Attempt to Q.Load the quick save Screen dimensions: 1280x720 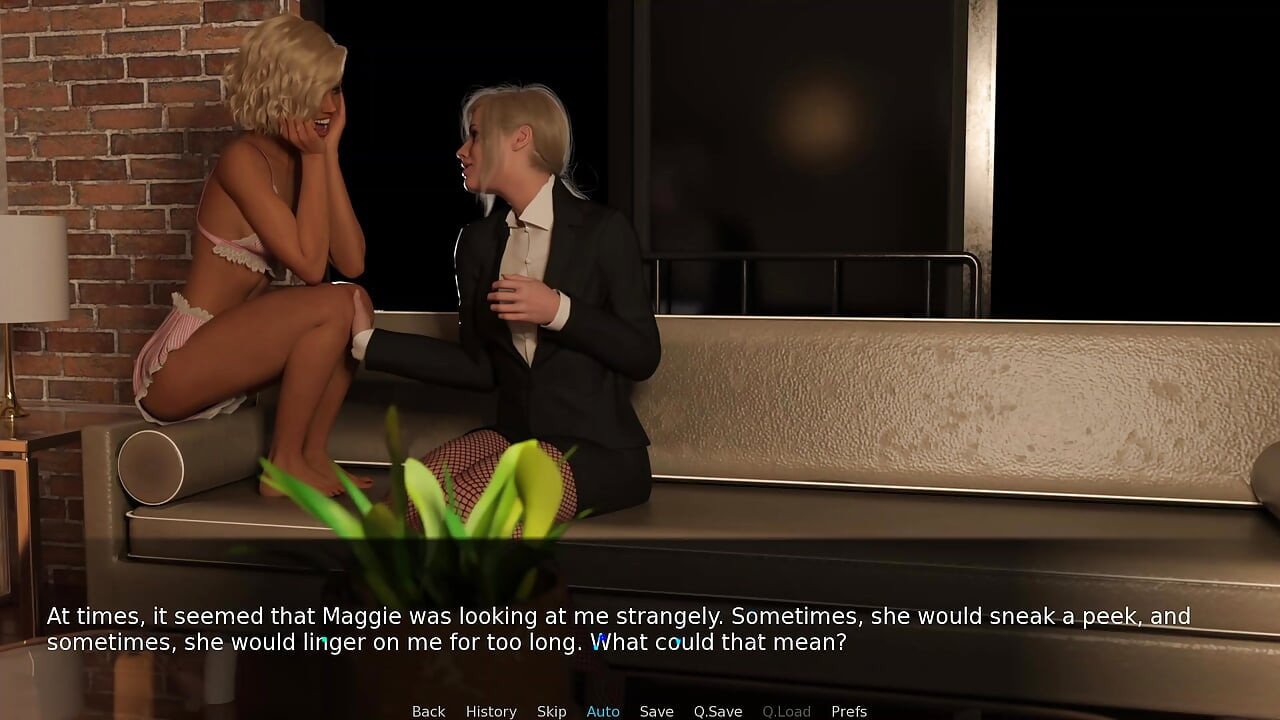[x=786, y=711]
